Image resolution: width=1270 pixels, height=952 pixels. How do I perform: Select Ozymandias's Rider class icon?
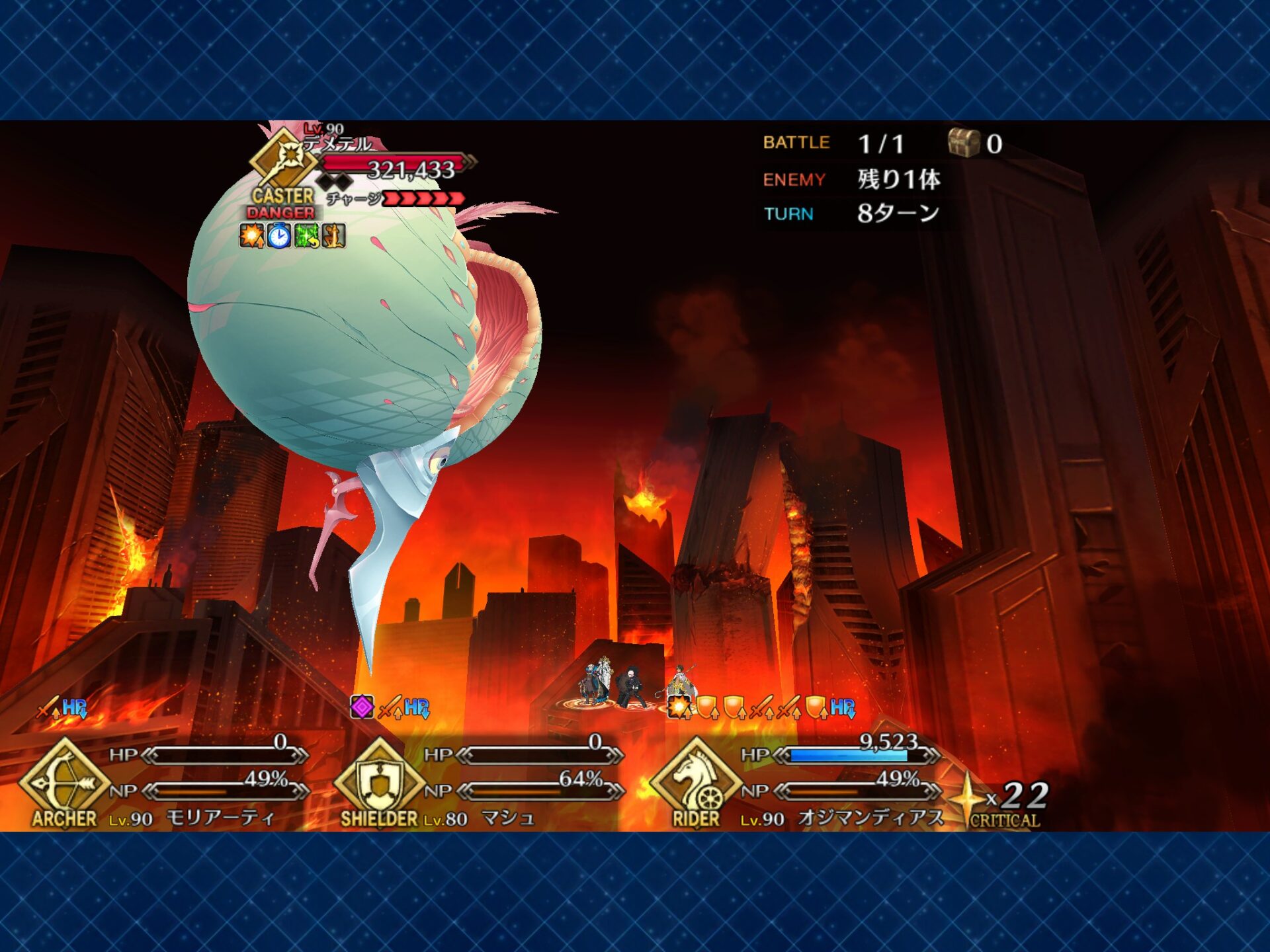(x=695, y=782)
